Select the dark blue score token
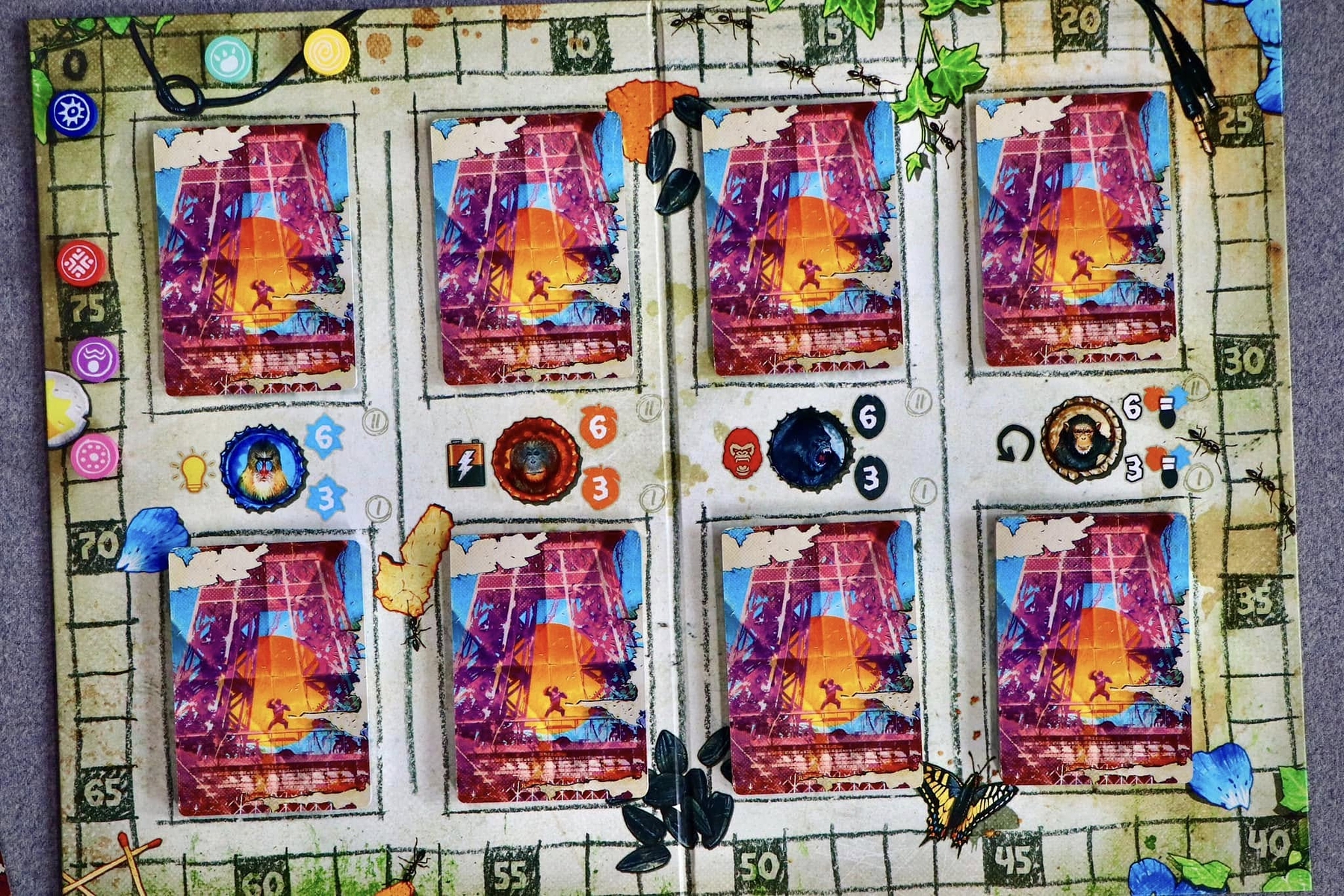Screen dimensions: 1344x896 73,114
